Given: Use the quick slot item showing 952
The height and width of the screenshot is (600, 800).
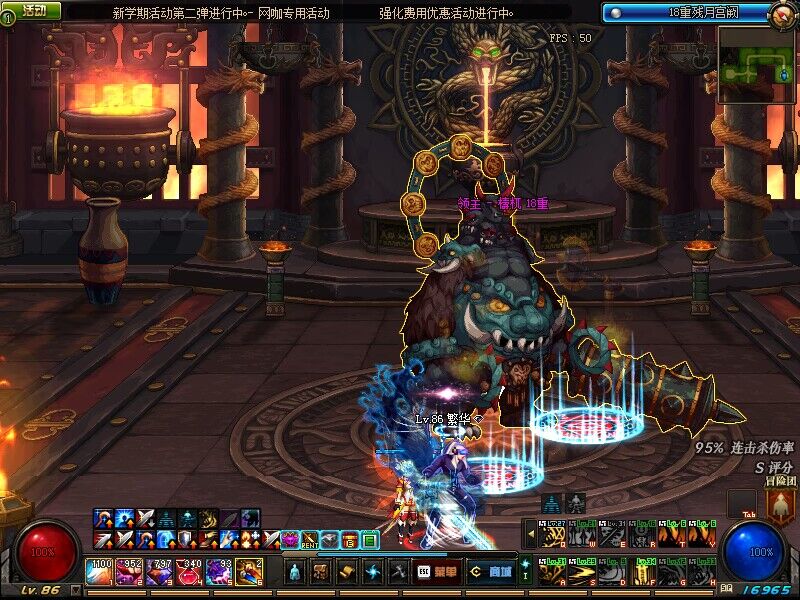Looking at the screenshot, I should (x=130, y=572).
